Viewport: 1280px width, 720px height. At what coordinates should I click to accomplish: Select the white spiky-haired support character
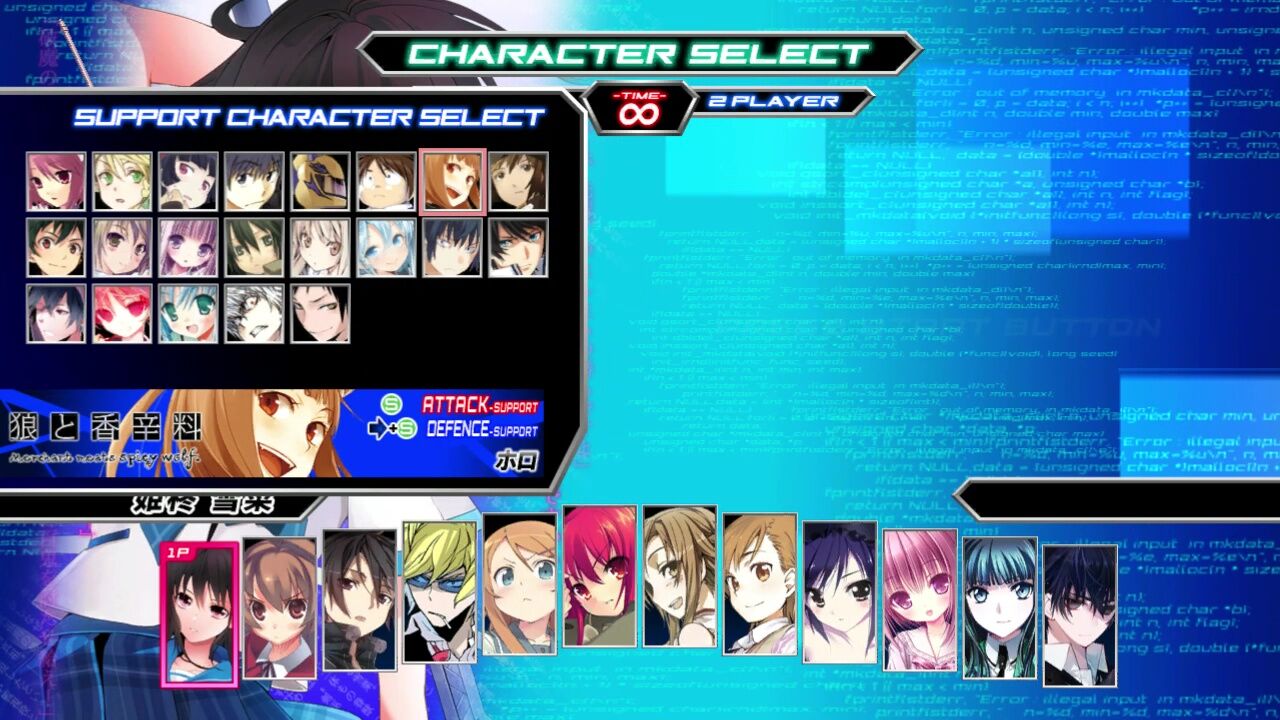pos(255,313)
